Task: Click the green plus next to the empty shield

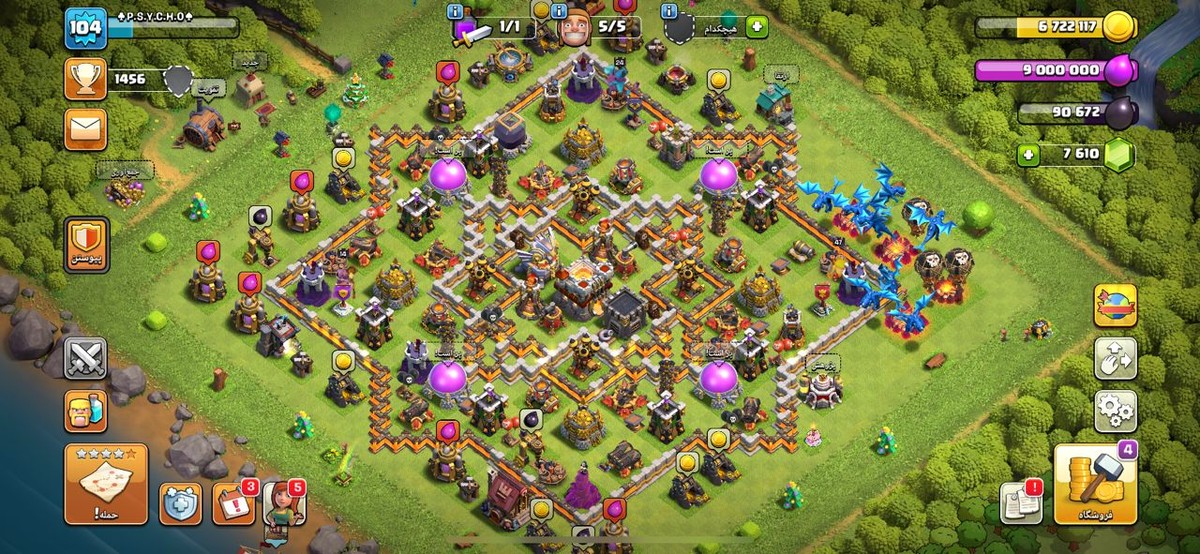Action: point(756,28)
